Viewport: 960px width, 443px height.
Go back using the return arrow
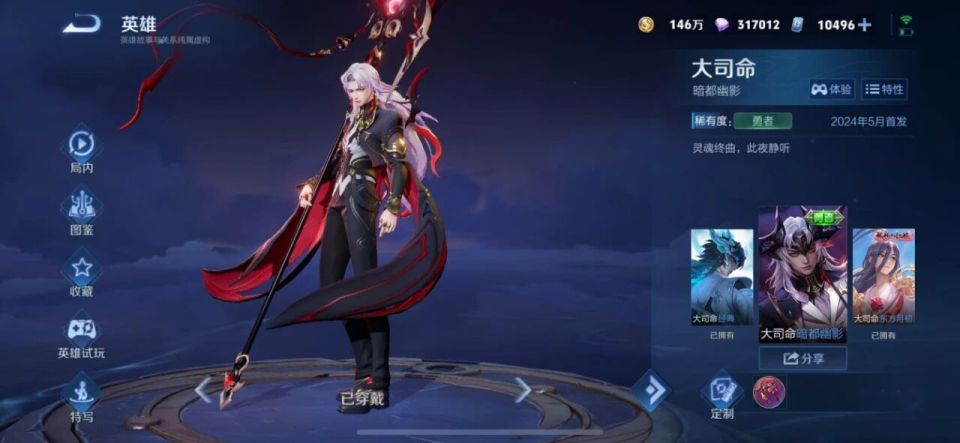tap(81, 24)
